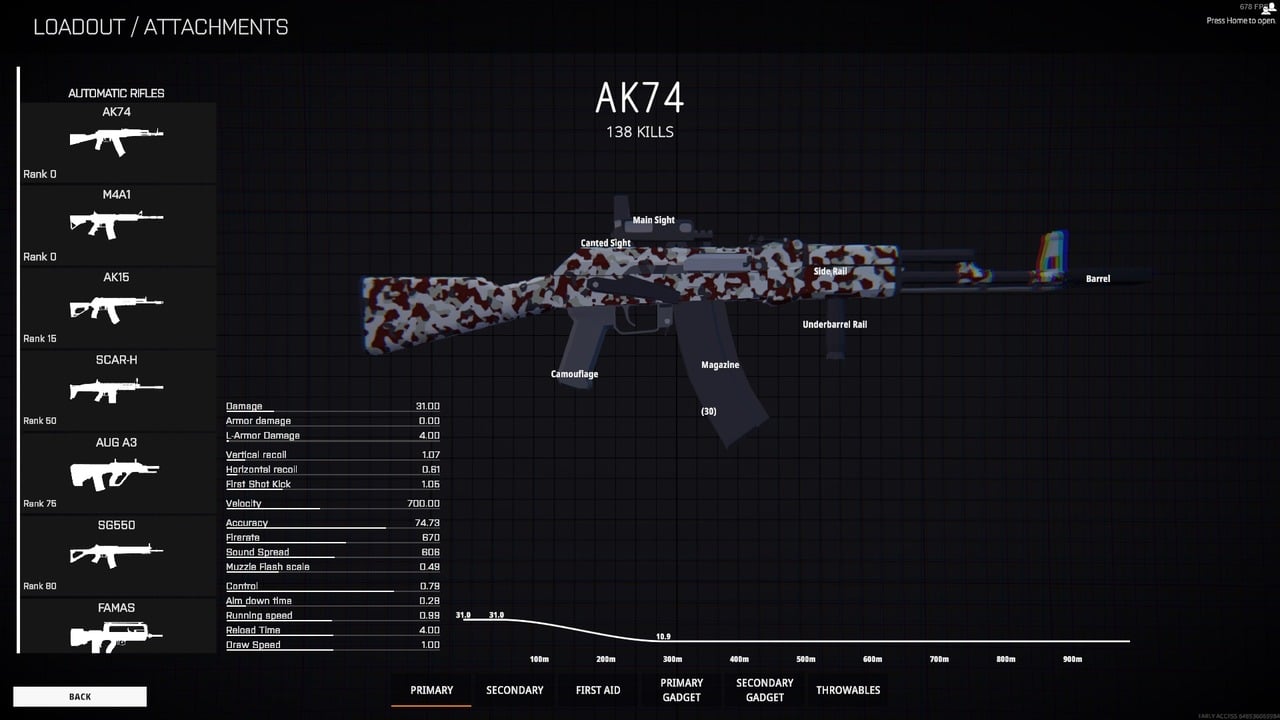Screen dimensions: 1280x720
Task: Pick the AUG A3 rifle
Action: pyautogui.click(x=116, y=470)
